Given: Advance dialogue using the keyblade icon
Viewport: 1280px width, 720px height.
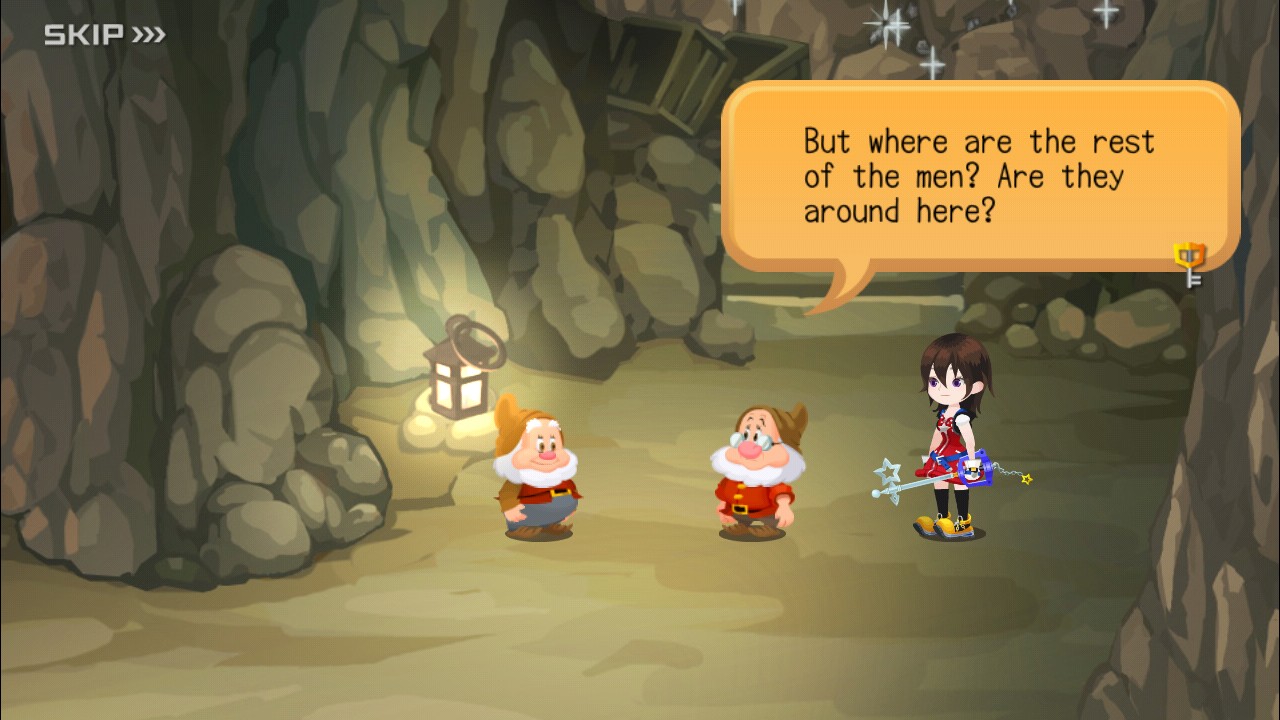Looking at the screenshot, I should (x=1189, y=263).
